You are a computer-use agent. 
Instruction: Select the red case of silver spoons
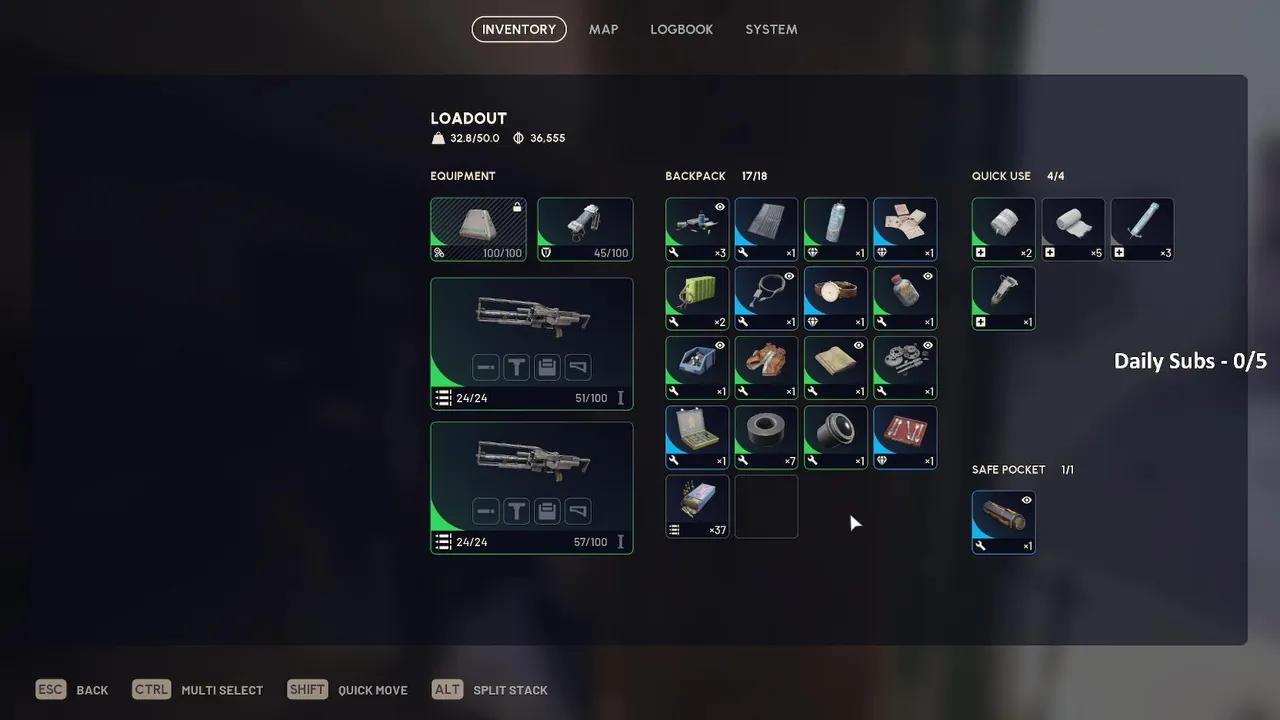905,437
